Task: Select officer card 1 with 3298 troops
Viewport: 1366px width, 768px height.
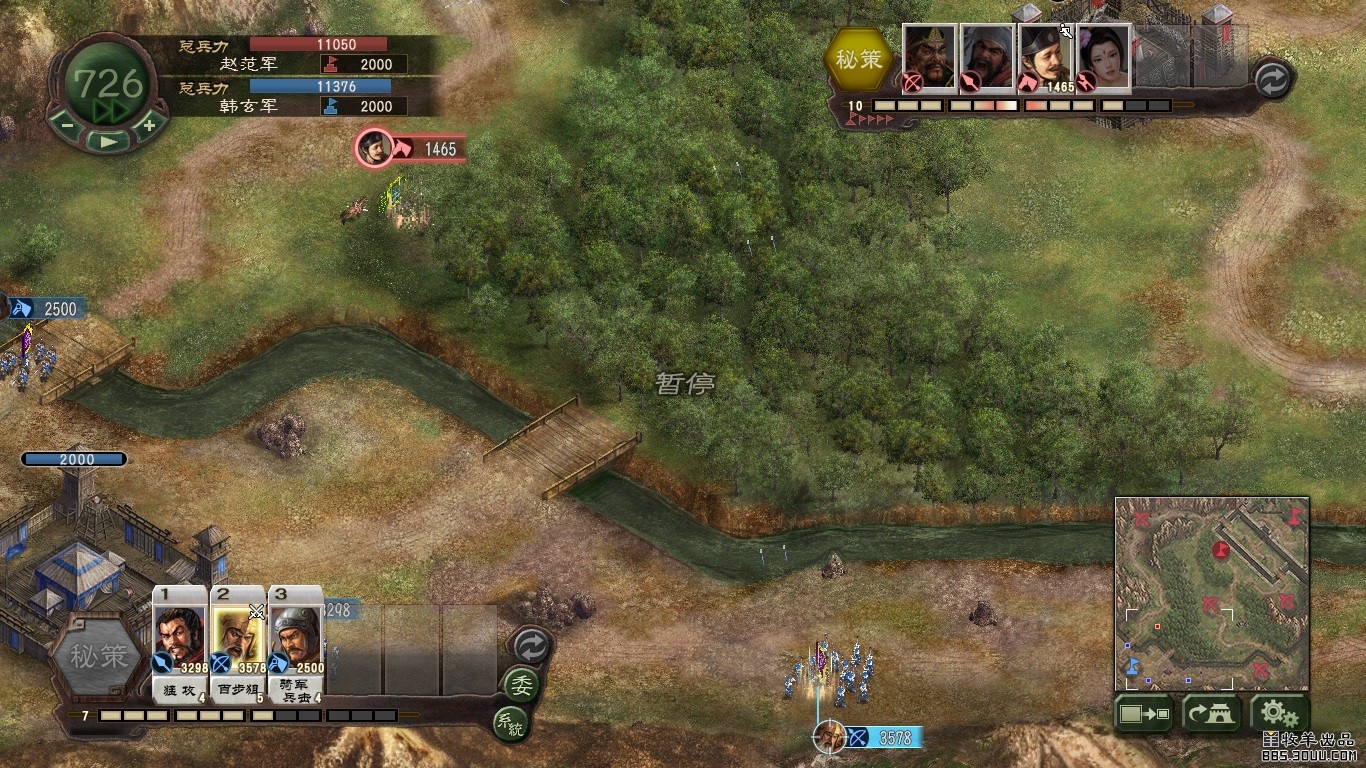Action: pos(180,640)
